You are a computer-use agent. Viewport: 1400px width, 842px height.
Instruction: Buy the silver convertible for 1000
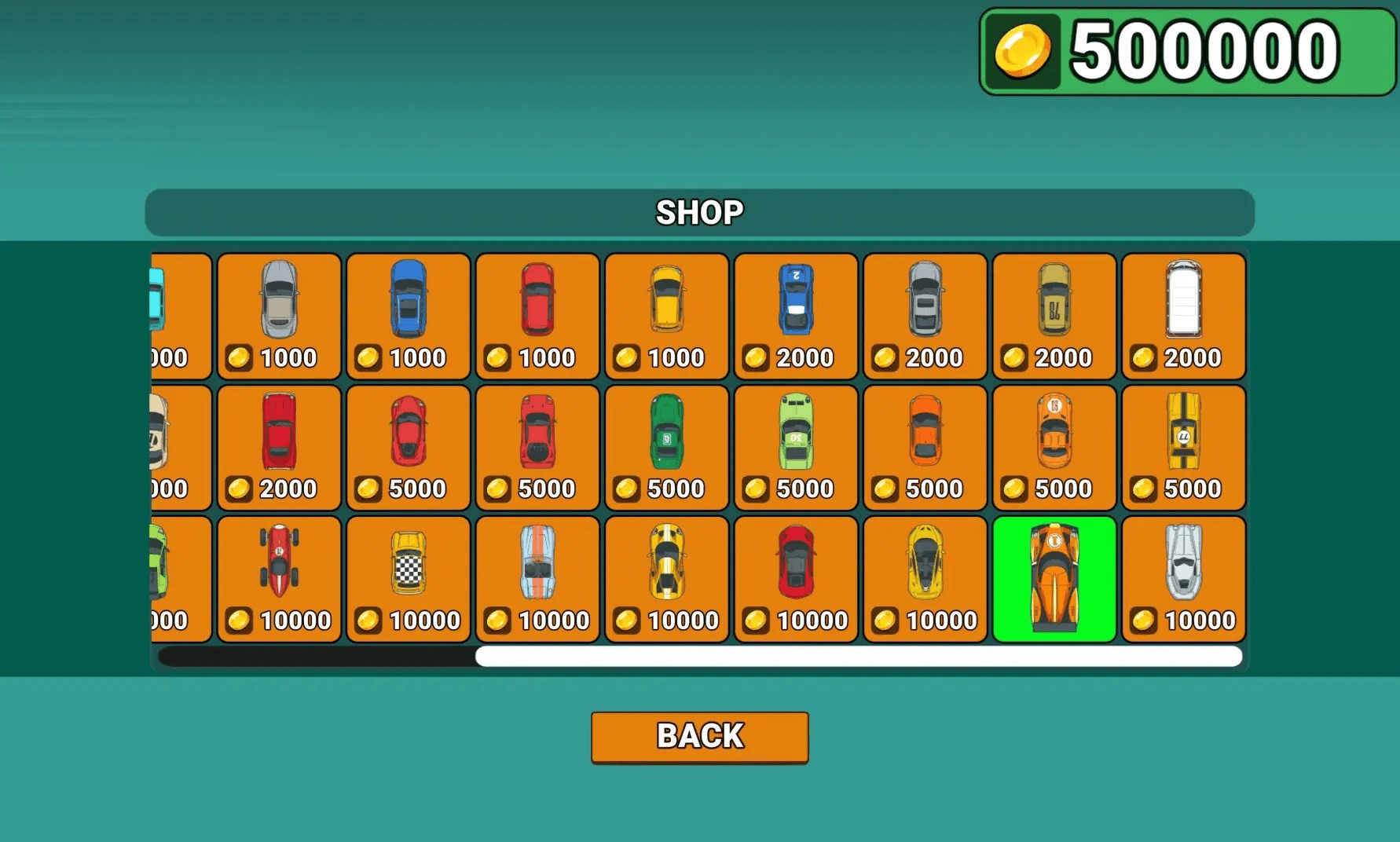(279, 316)
